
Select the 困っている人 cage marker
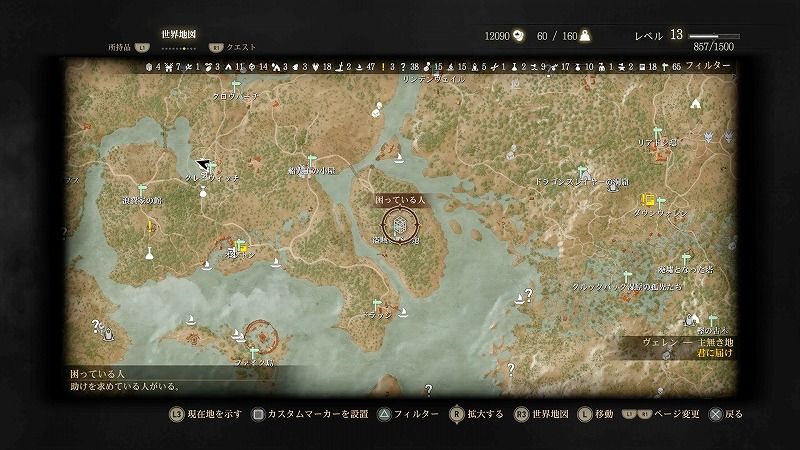point(399,229)
